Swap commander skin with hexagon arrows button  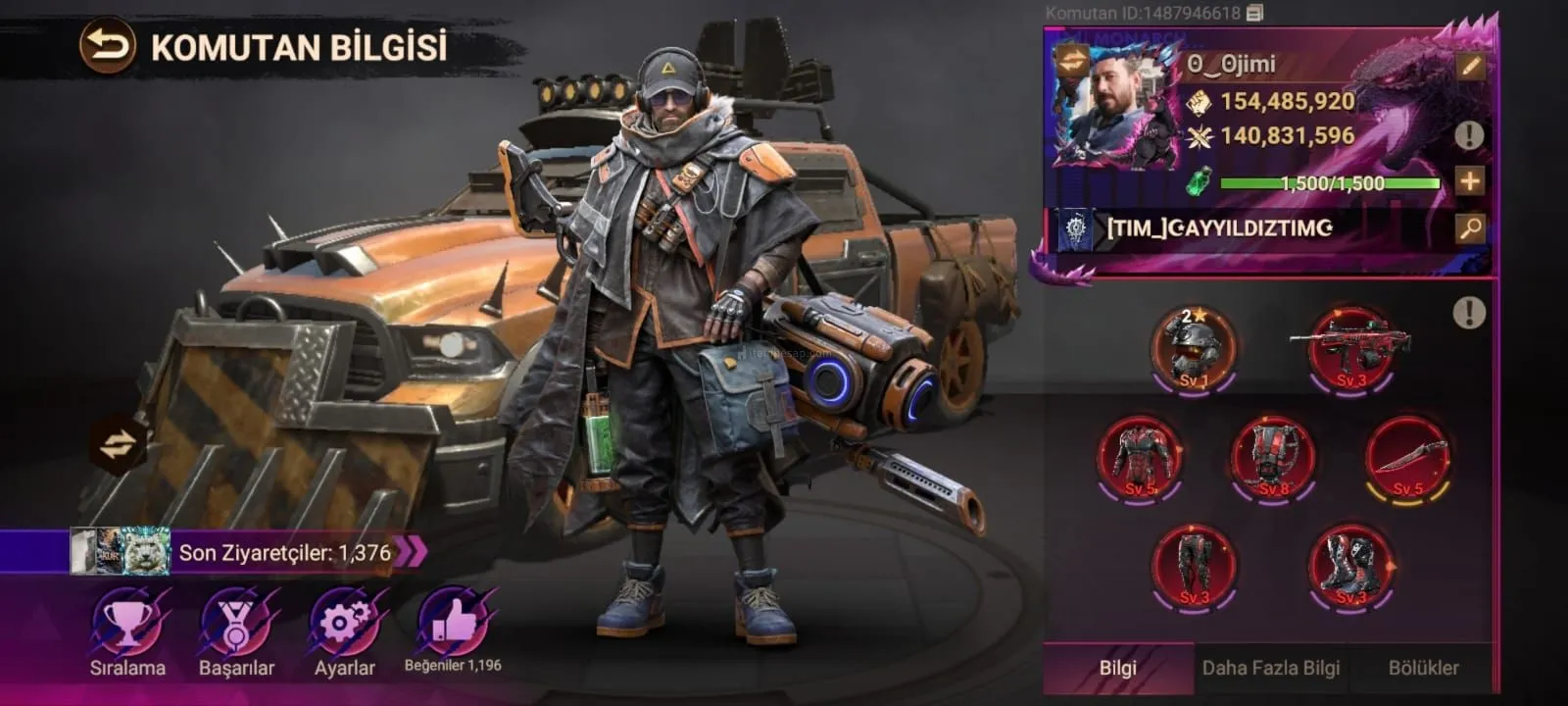pyautogui.click(x=117, y=444)
